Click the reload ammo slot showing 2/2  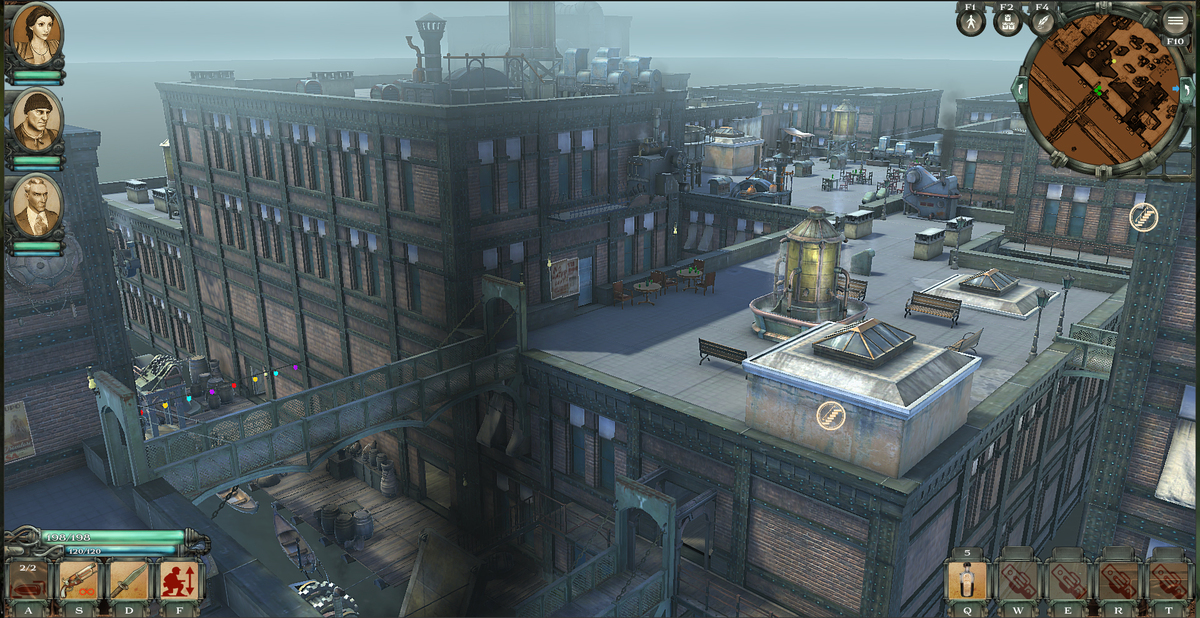click(x=28, y=581)
